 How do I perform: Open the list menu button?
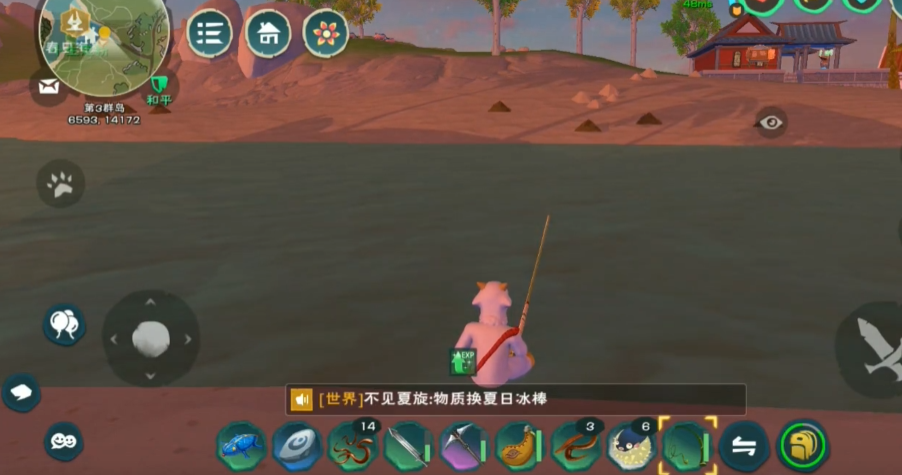209,33
